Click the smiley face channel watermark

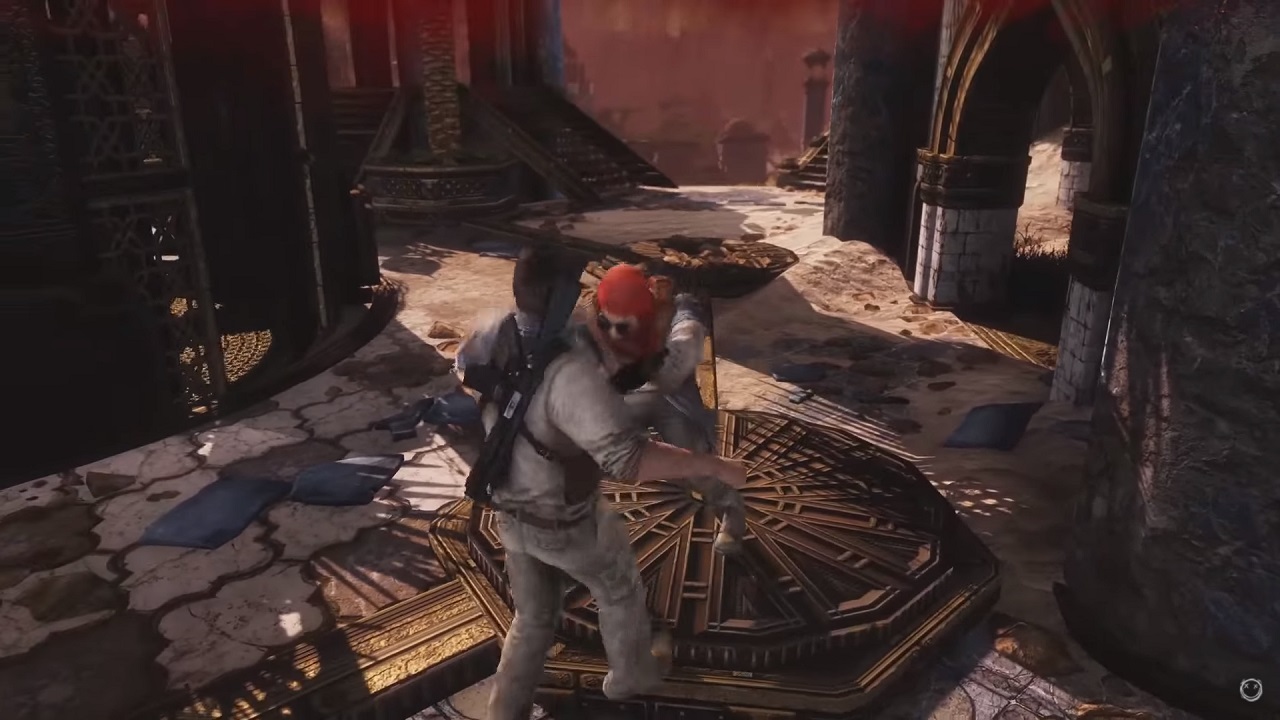click(1250, 689)
